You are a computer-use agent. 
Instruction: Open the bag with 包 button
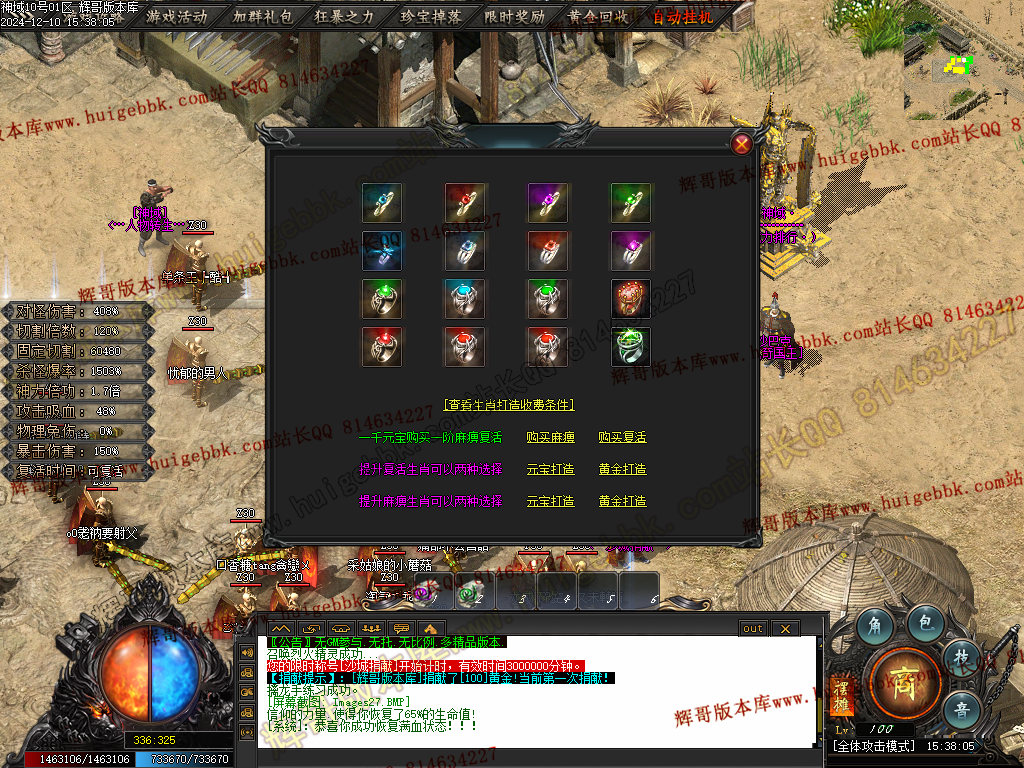(x=925, y=622)
